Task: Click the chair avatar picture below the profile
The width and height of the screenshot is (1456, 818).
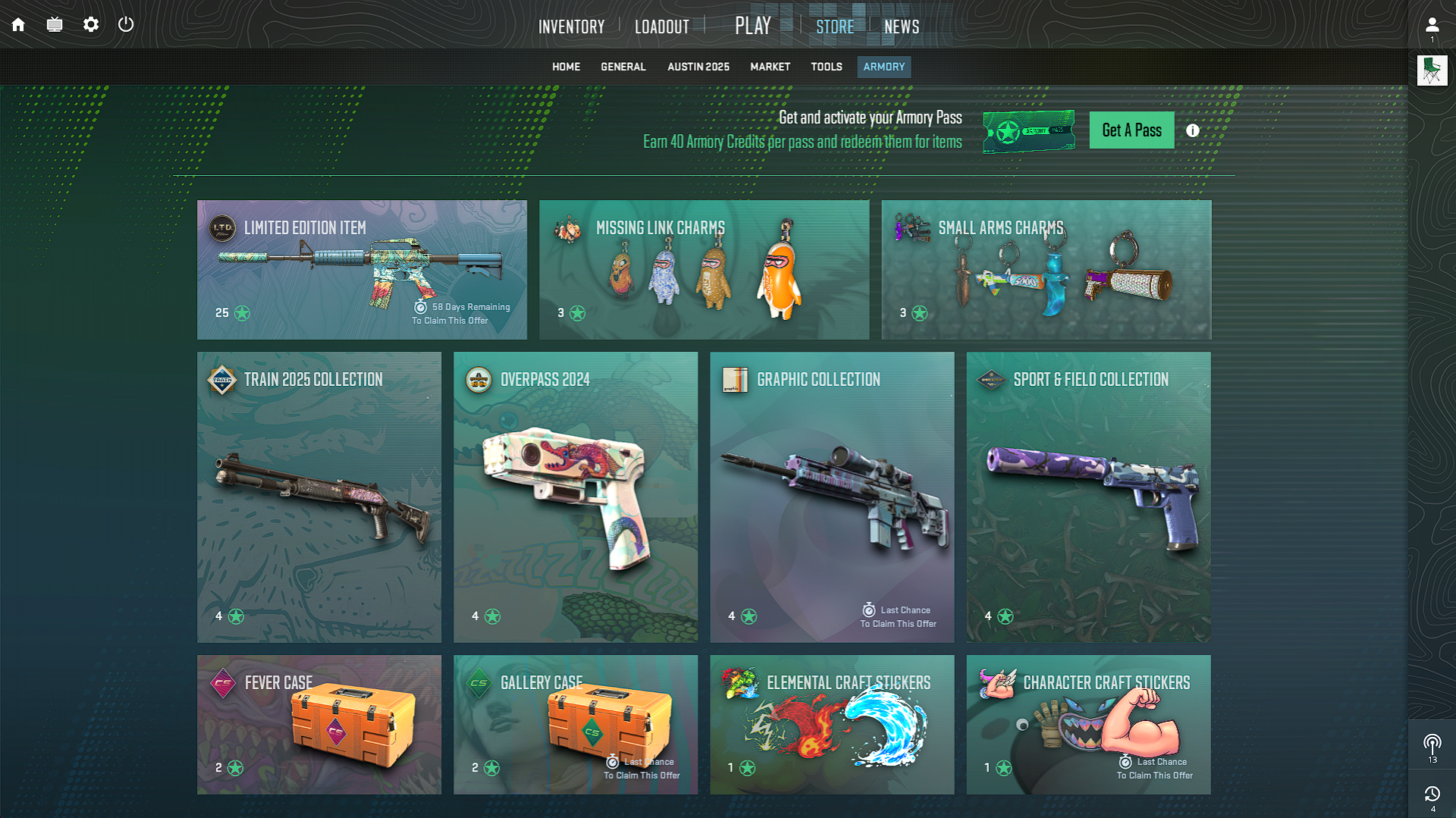Action: (x=1432, y=70)
